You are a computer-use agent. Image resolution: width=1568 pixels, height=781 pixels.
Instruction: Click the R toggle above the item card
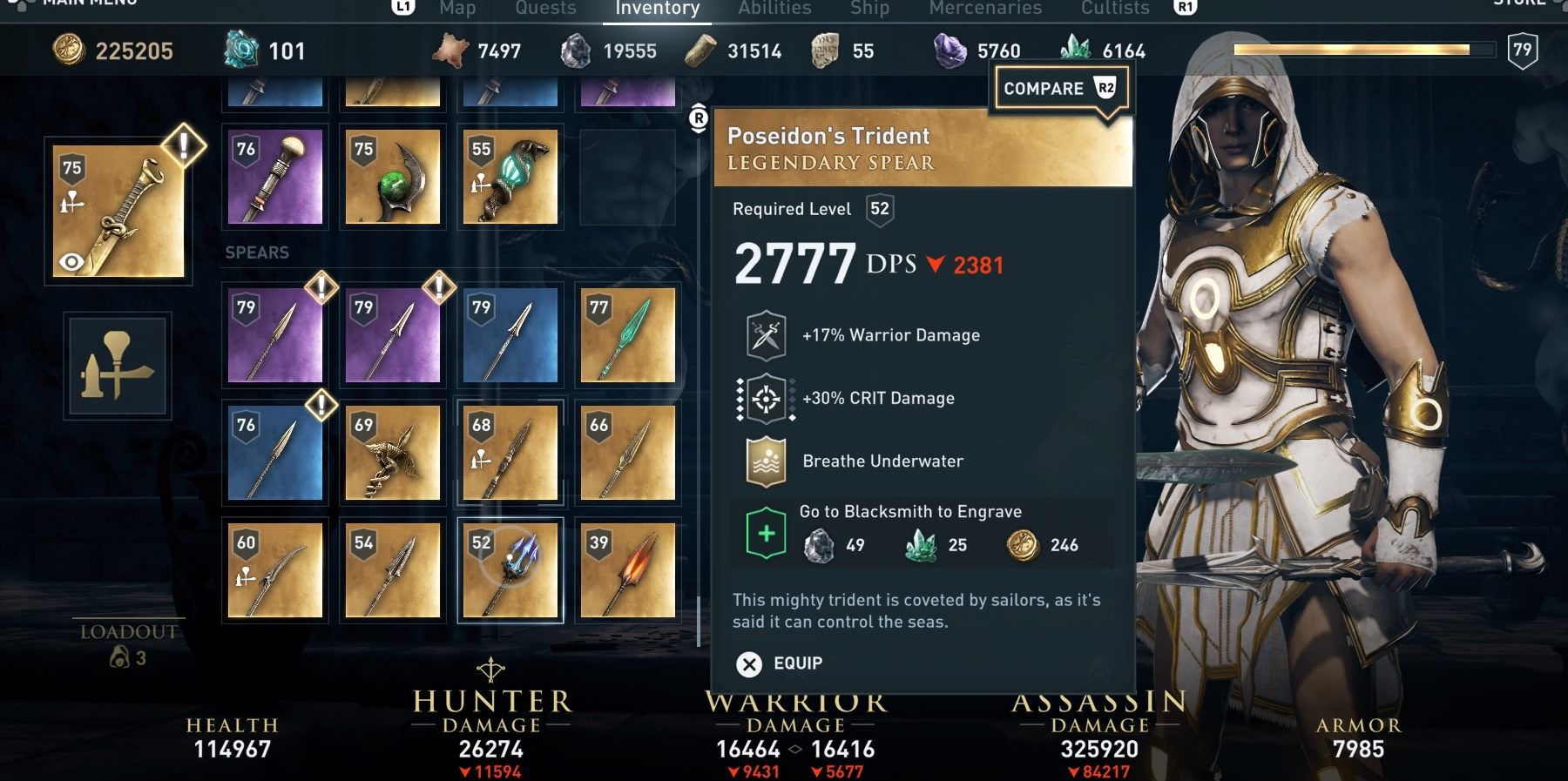[697, 116]
